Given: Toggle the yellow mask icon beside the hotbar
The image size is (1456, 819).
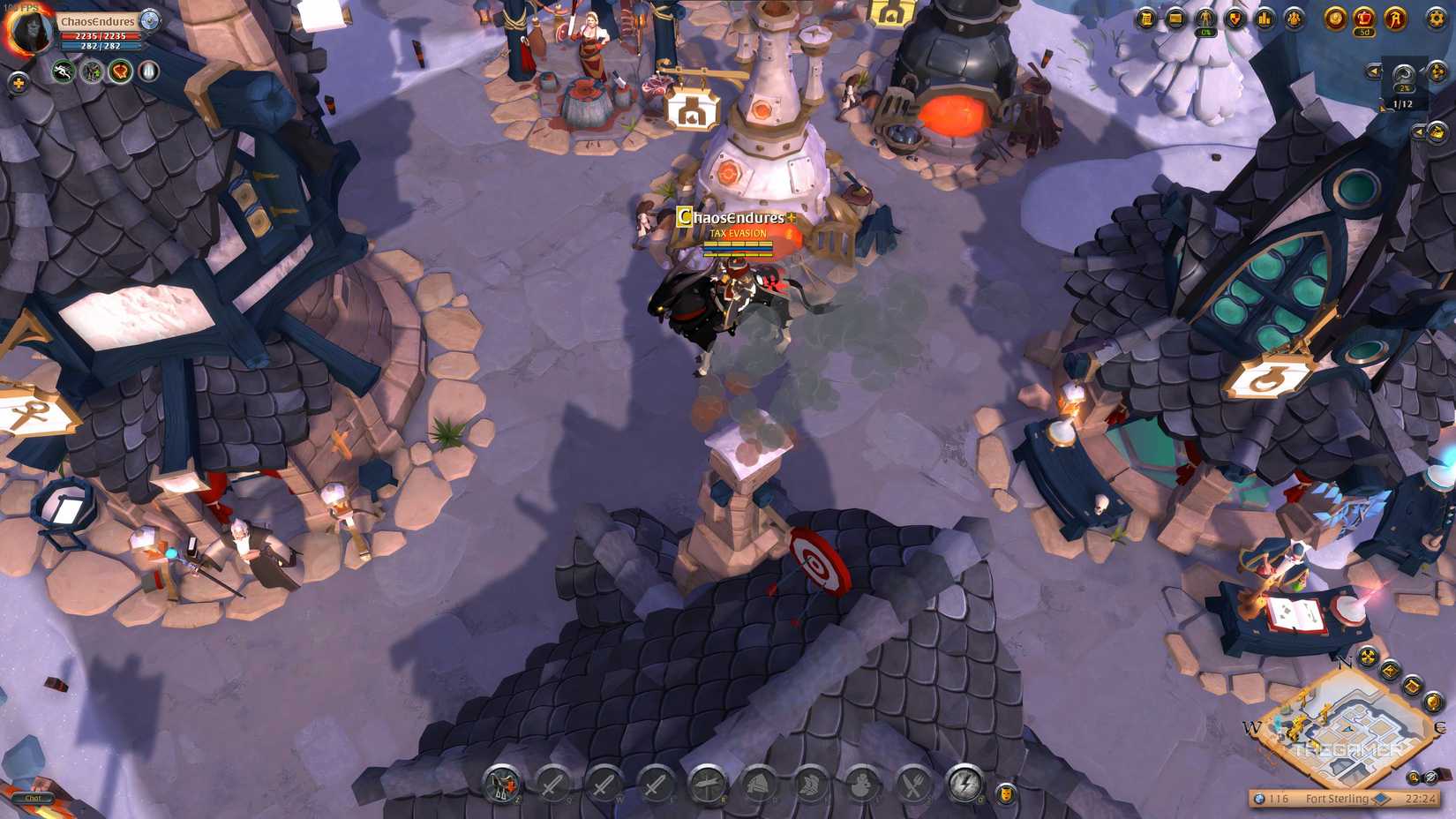Looking at the screenshot, I should point(1006,793).
